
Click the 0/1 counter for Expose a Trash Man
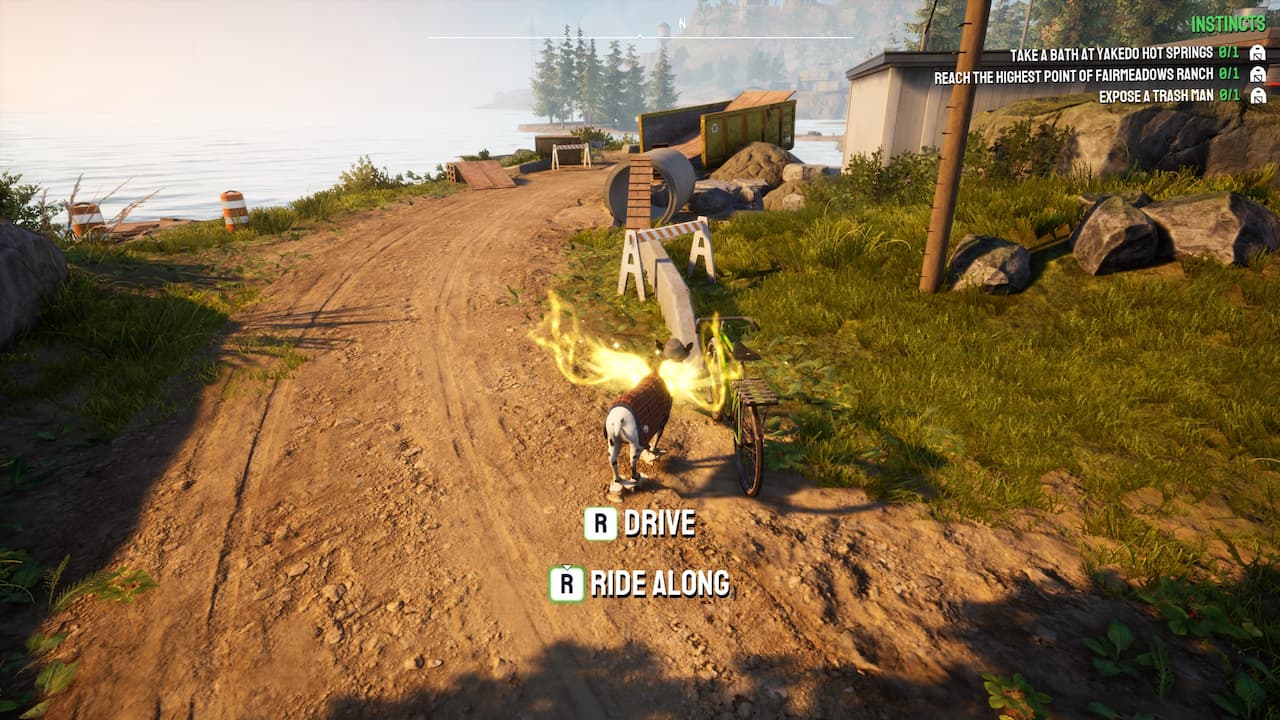[1228, 96]
